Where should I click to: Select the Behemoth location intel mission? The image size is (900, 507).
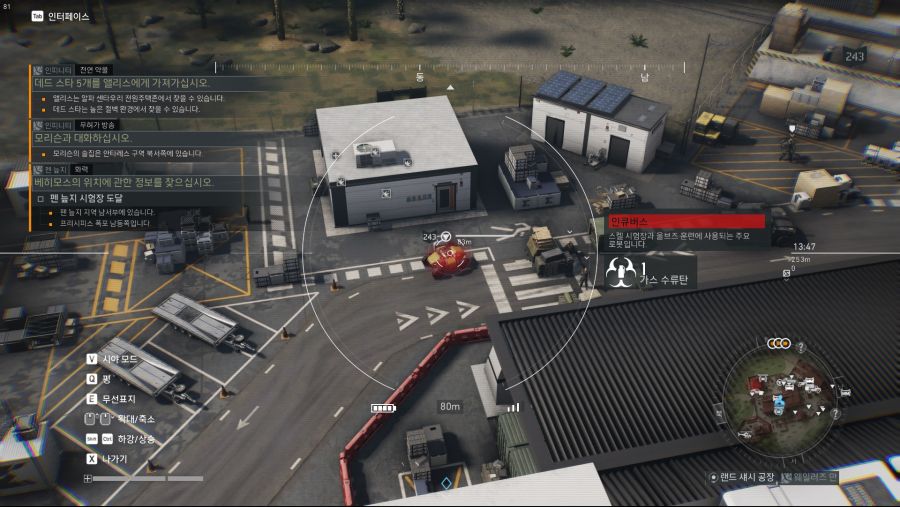[x=124, y=182]
